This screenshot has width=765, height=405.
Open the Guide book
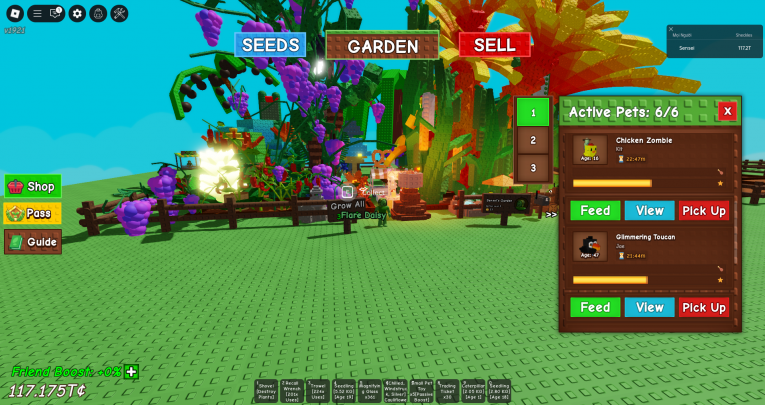[x=33, y=241]
